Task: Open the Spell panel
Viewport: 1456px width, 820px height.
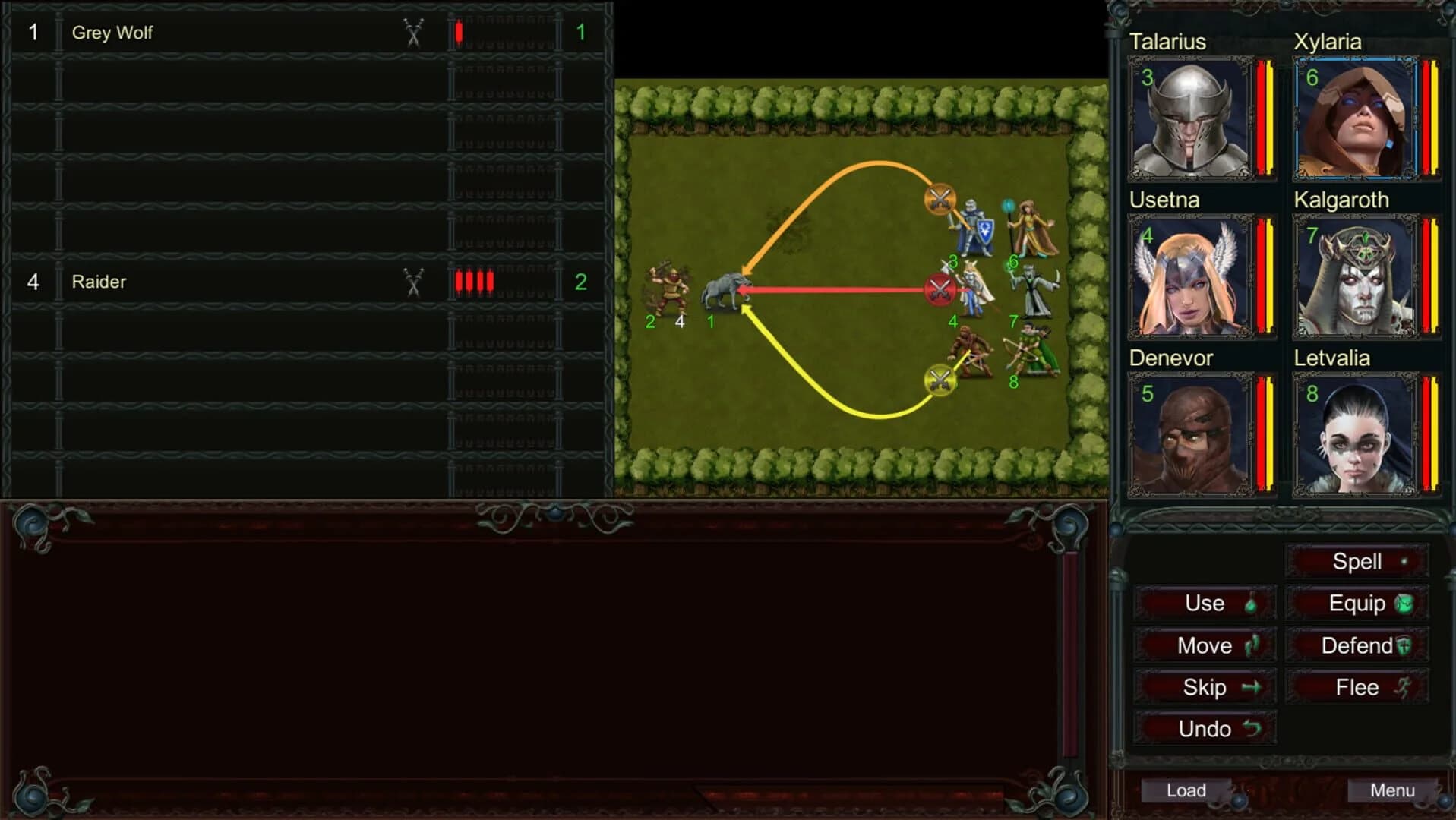Action: point(1357,562)
